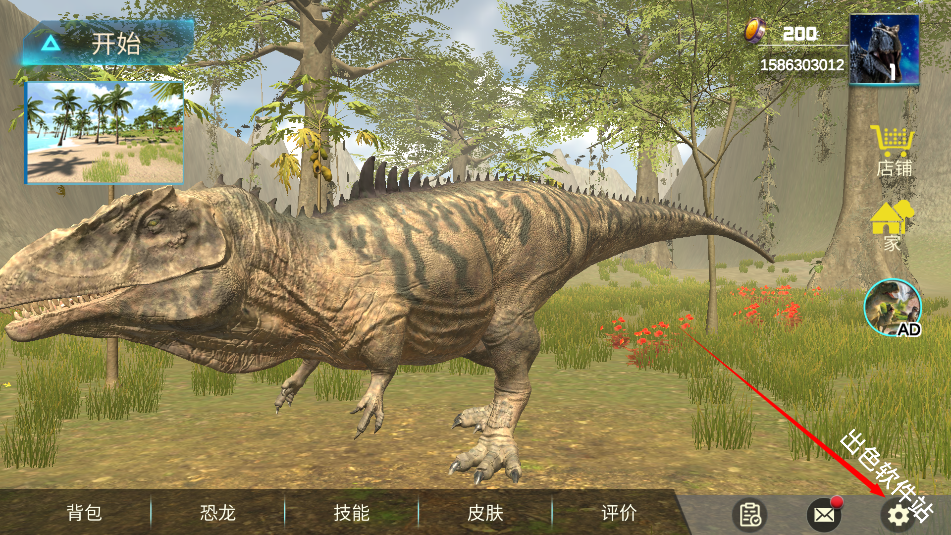
Task: Switch to the 恐龙 dinosaur tab
Action: click(x=217, y=513)
